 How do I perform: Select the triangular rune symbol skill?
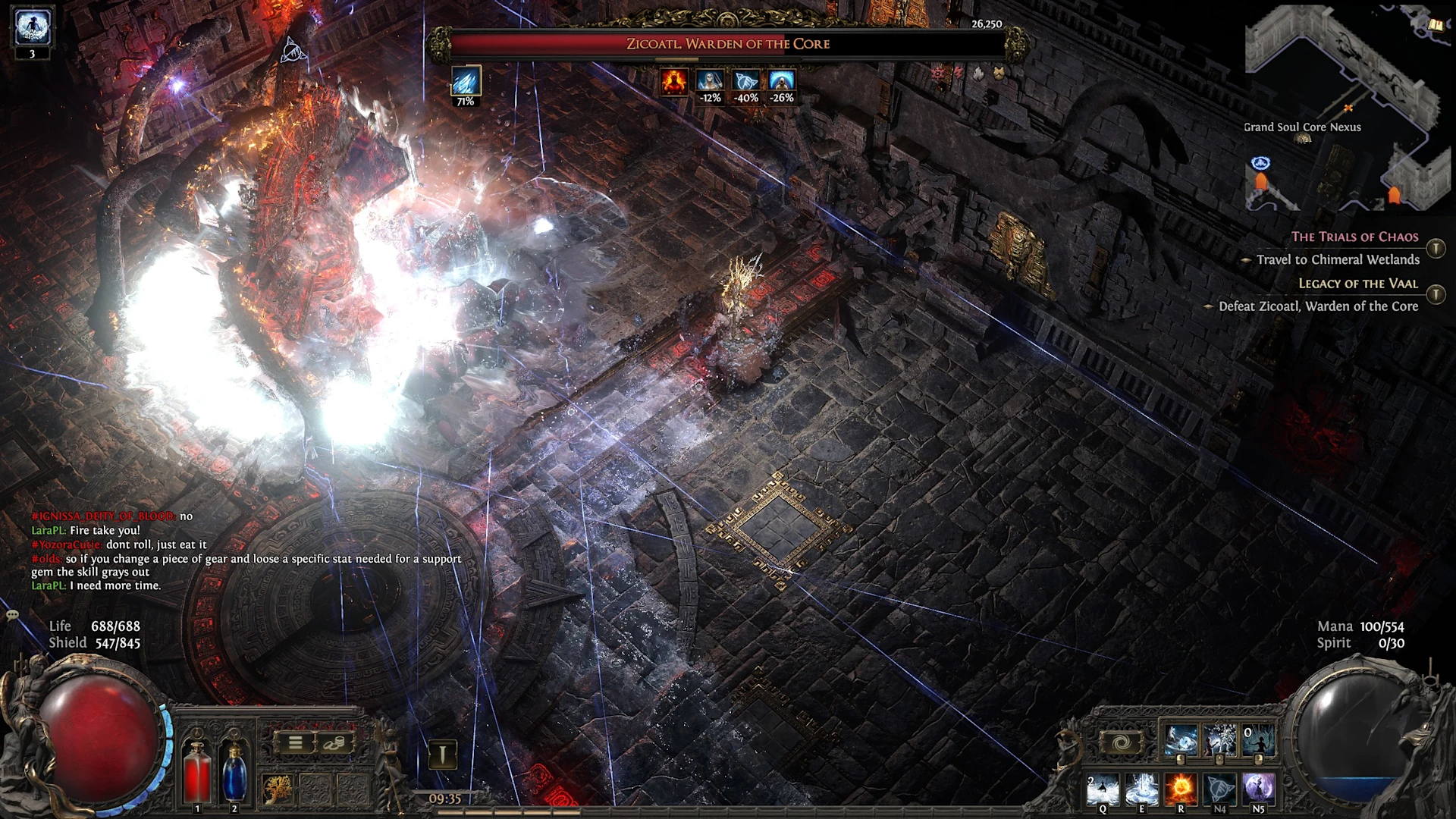coord(1219,789)
